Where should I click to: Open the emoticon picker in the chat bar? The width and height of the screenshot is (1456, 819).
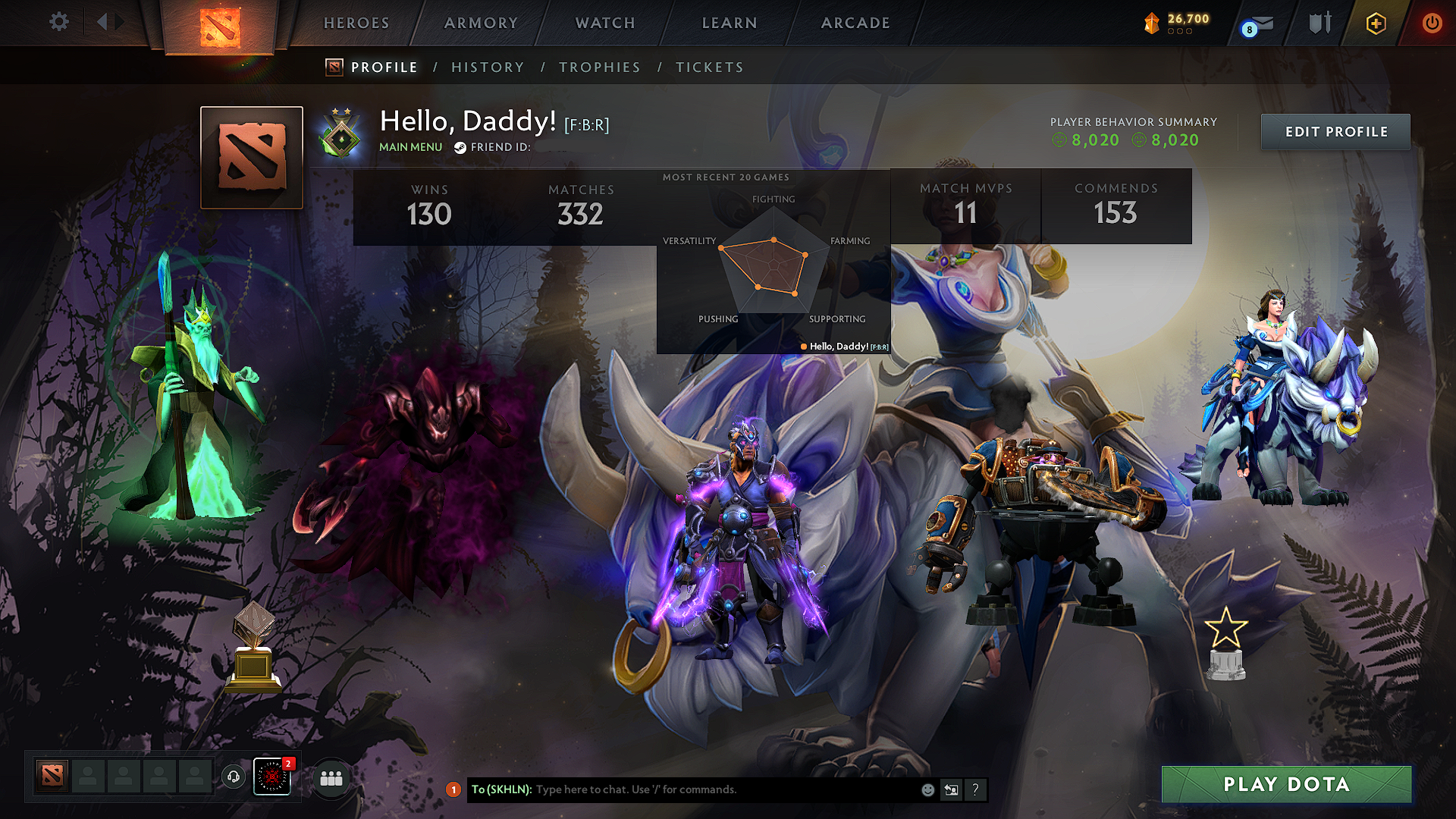[x=927, y=789]
